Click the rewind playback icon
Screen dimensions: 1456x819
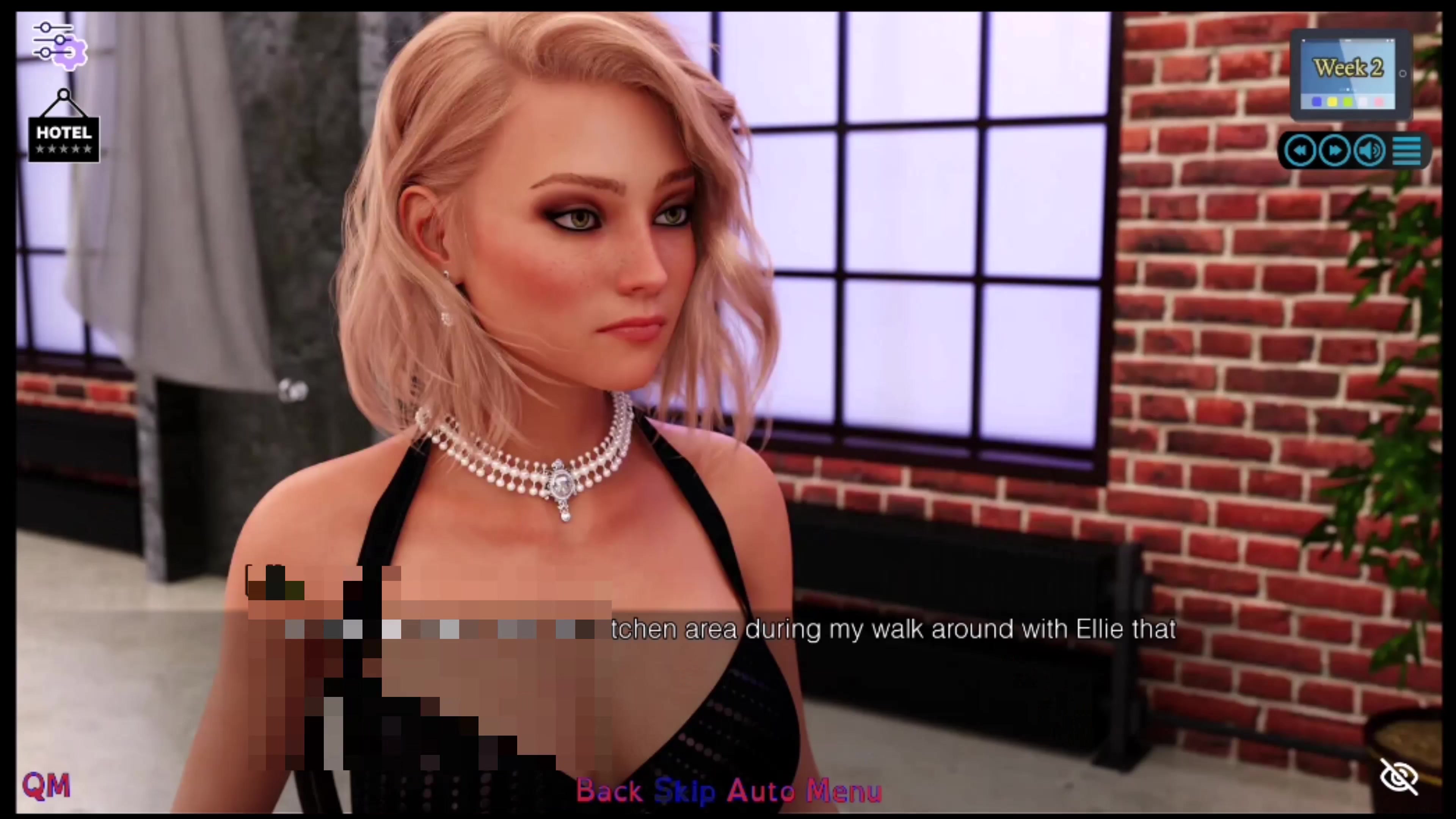[1300, 150]
